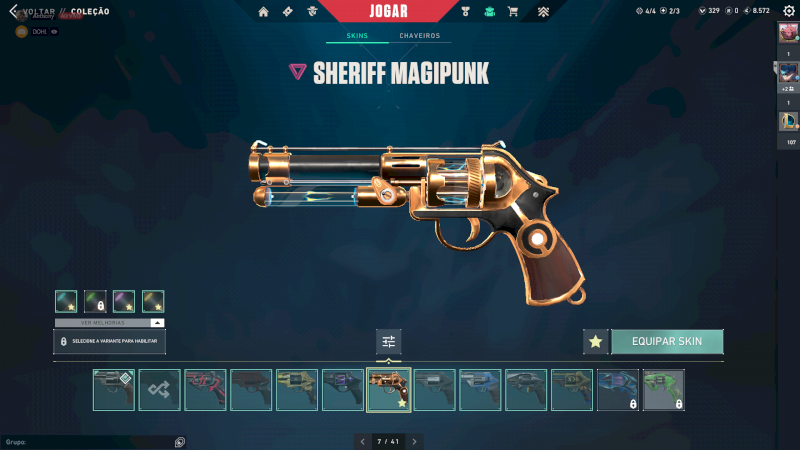Switch to the Chaveiros tab

(x=419, y=36)
